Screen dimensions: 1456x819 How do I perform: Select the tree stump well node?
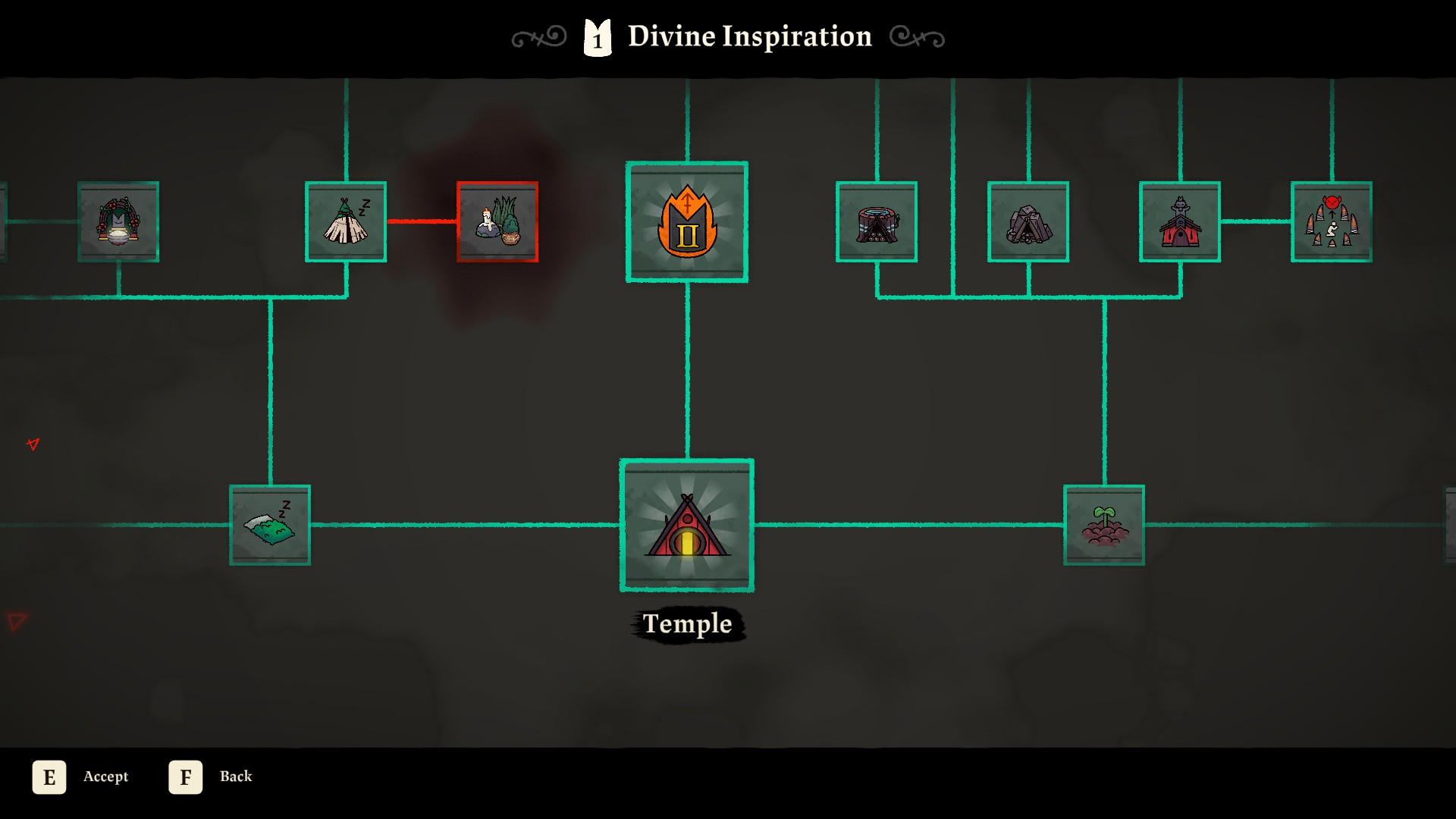point(876,221)
